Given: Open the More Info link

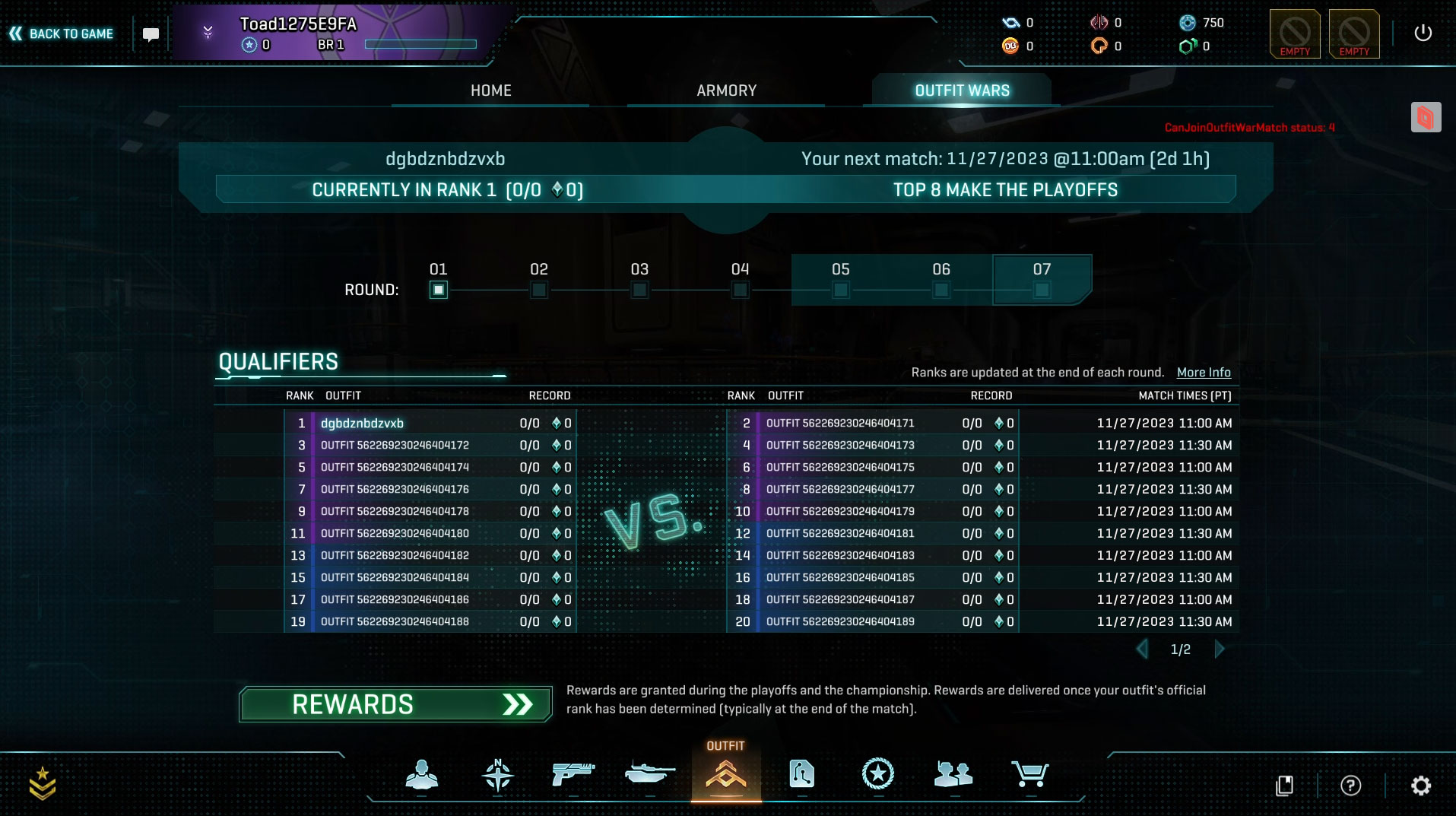Looking at the screenshot, I should [1204, 372].
